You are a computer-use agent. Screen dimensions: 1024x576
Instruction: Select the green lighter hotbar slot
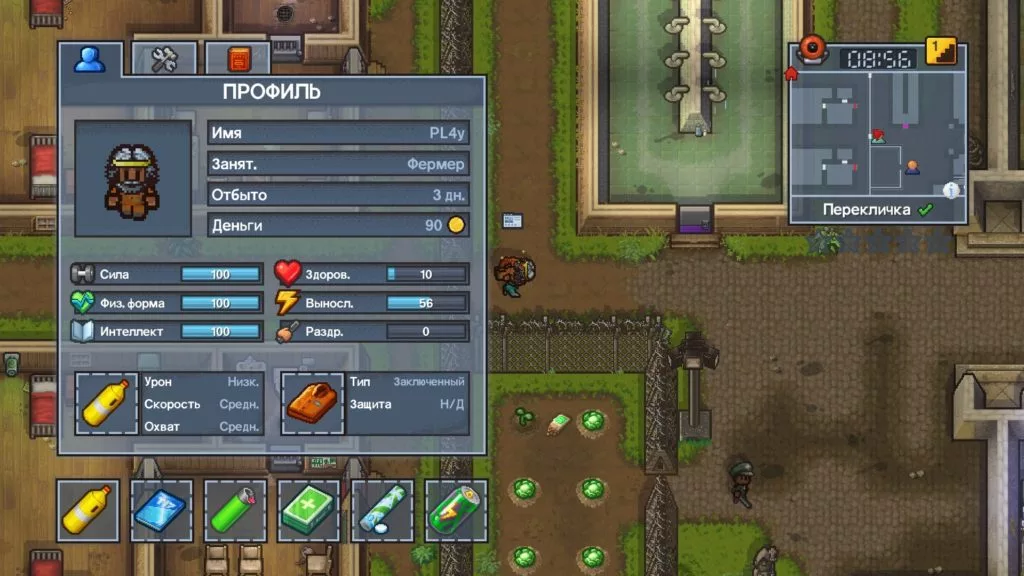coord(236,510)
